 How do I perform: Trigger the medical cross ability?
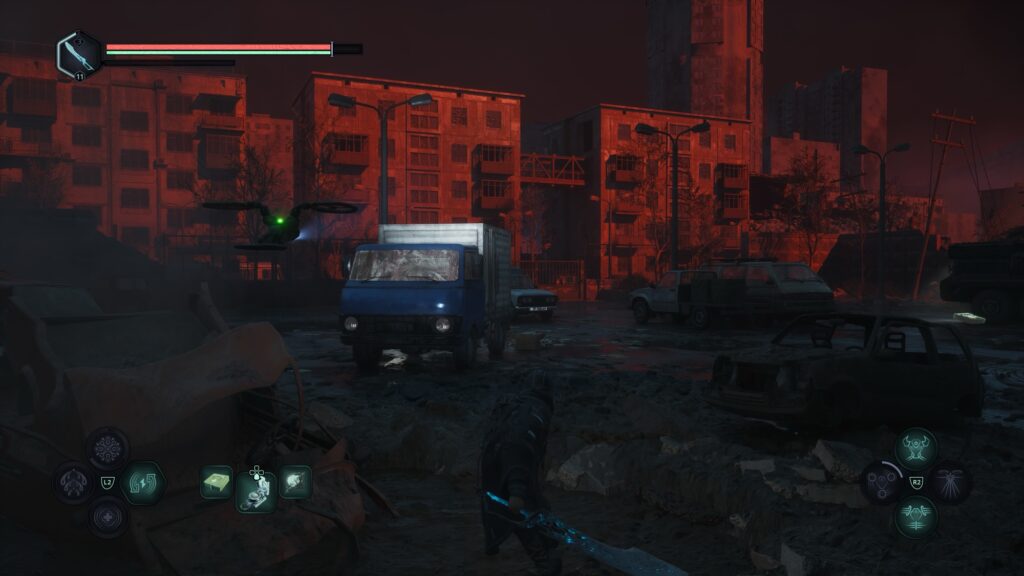[107, 517]
